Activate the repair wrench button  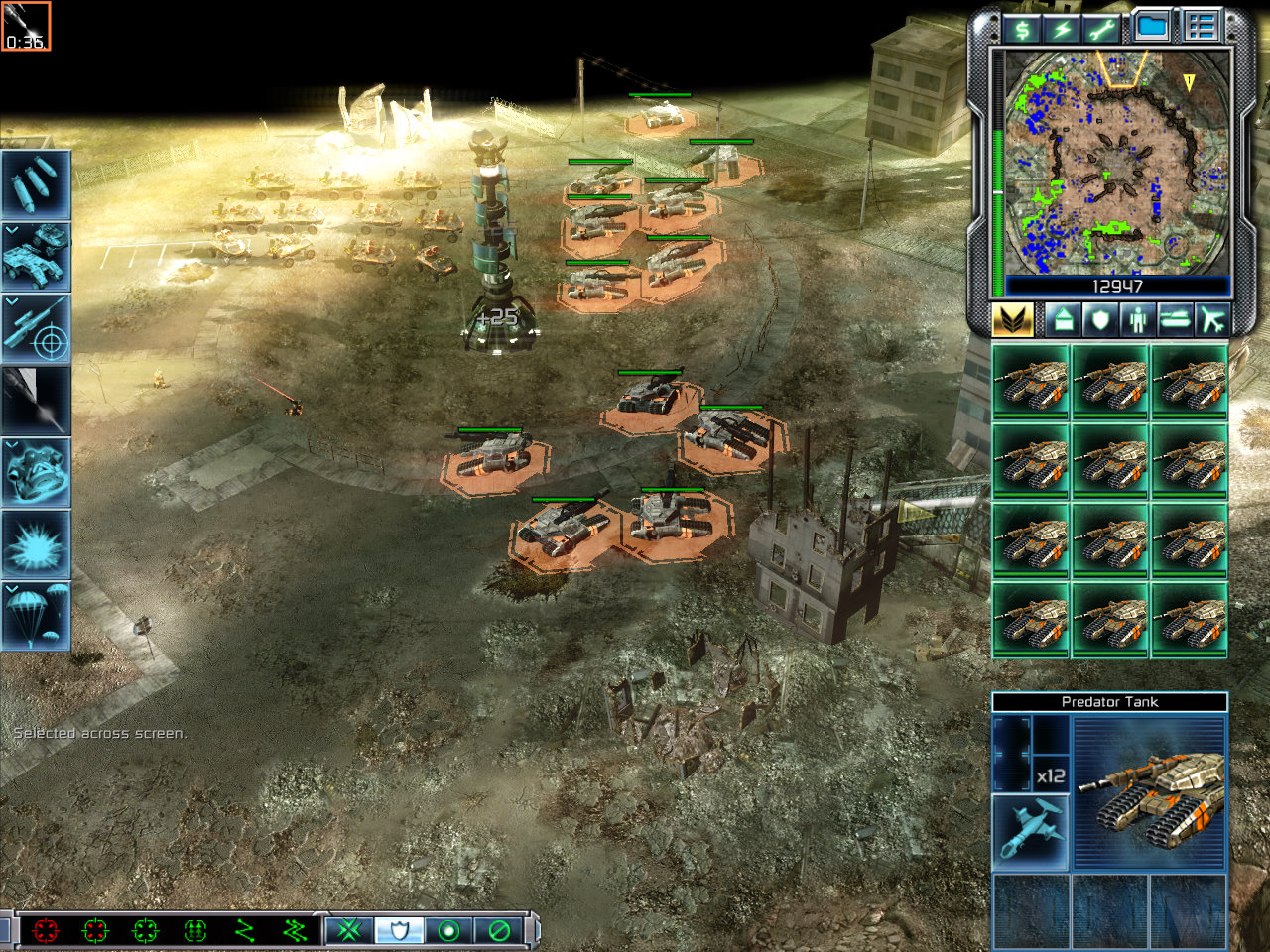point(1100,29)
